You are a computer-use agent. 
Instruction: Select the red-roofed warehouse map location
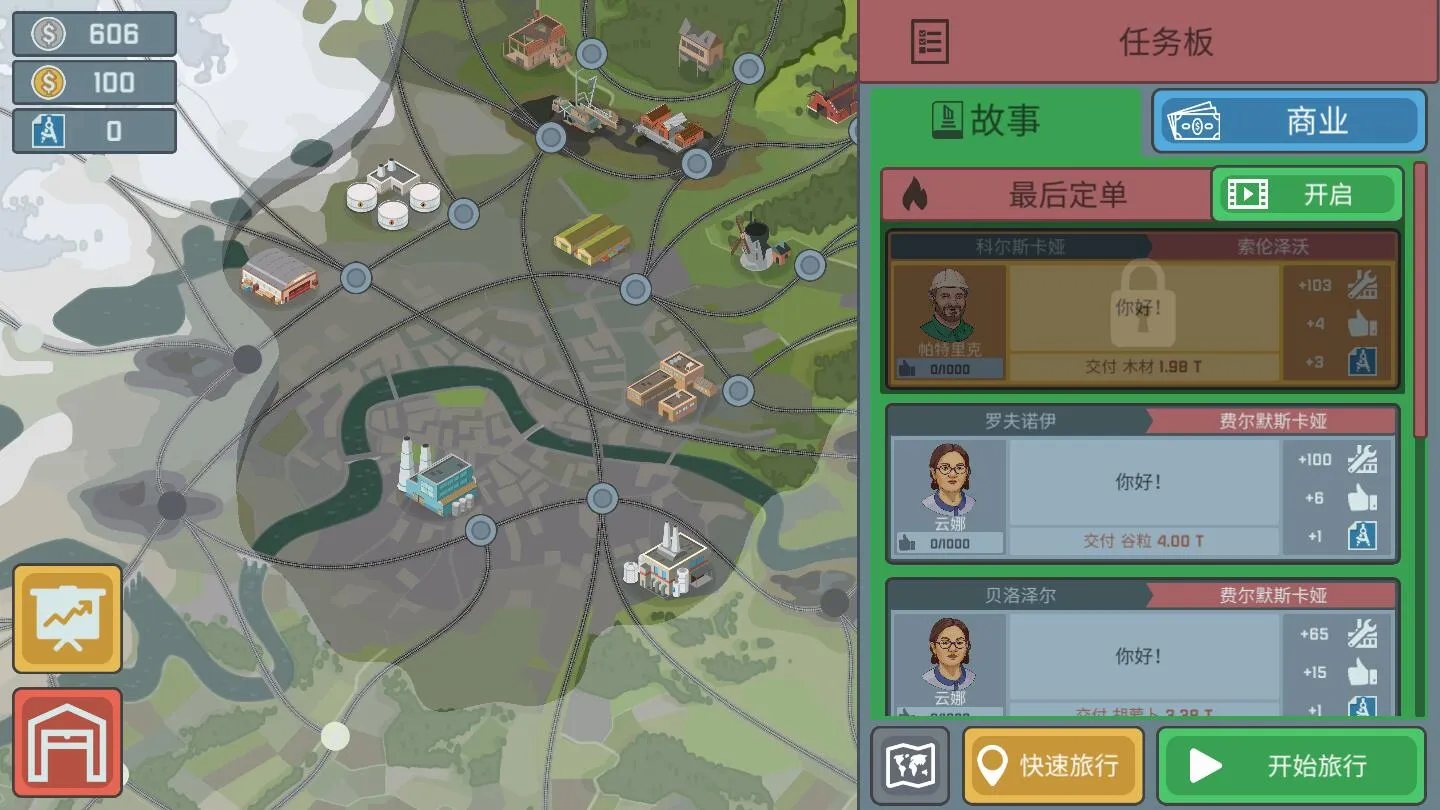279,274
